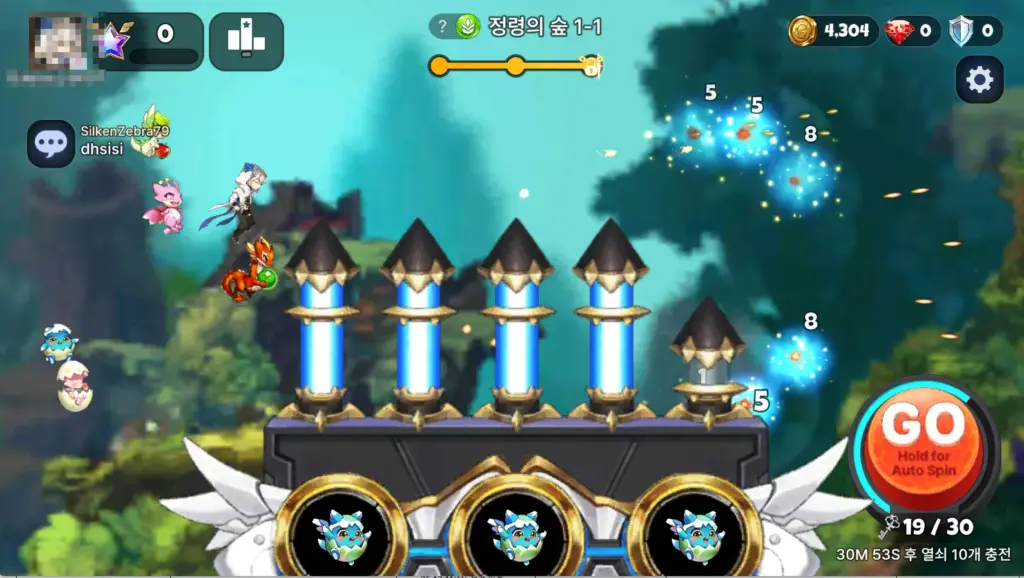1024x578 pixels.
Task: Tap the blue shield counter
Action: (x=975, y=31)
